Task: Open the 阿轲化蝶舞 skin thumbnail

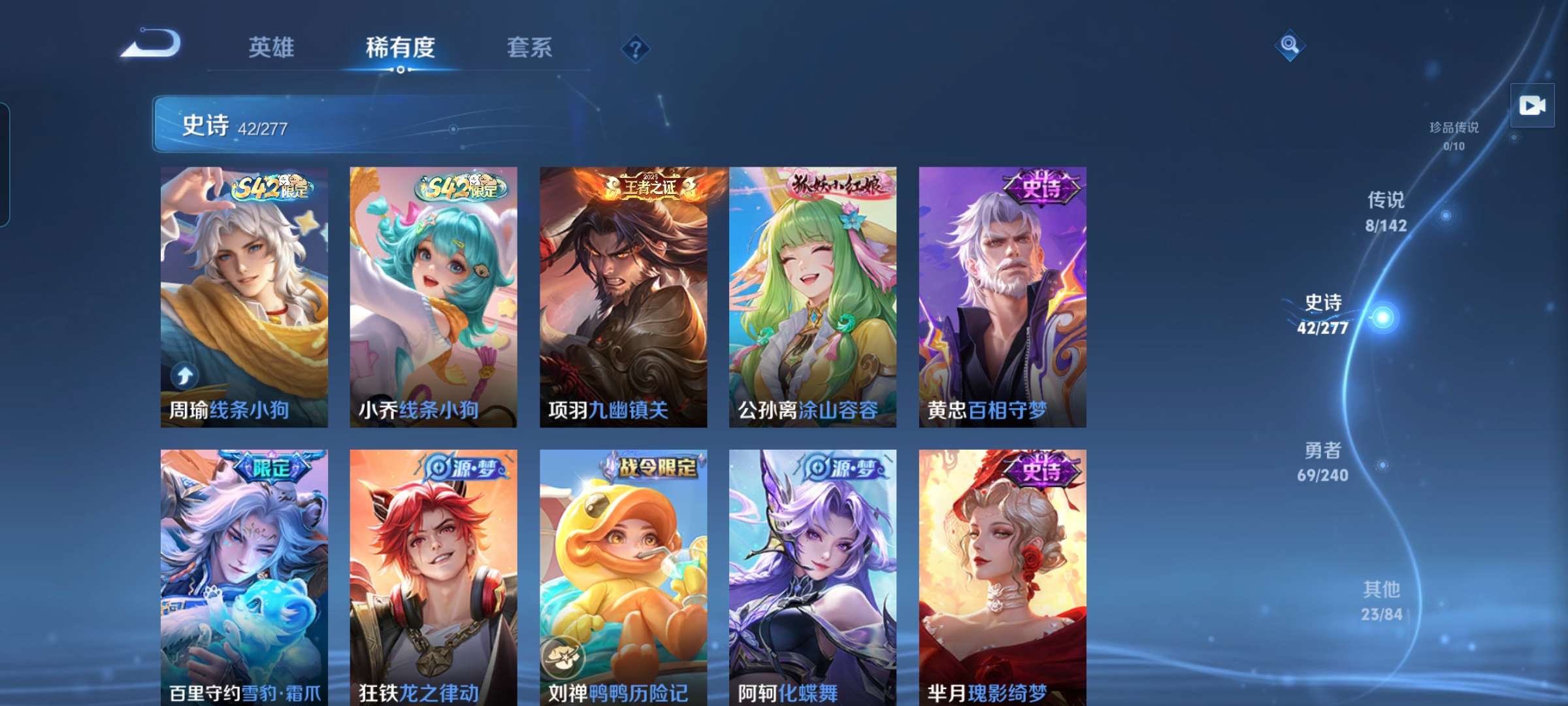Action: (x=810, y=575)
